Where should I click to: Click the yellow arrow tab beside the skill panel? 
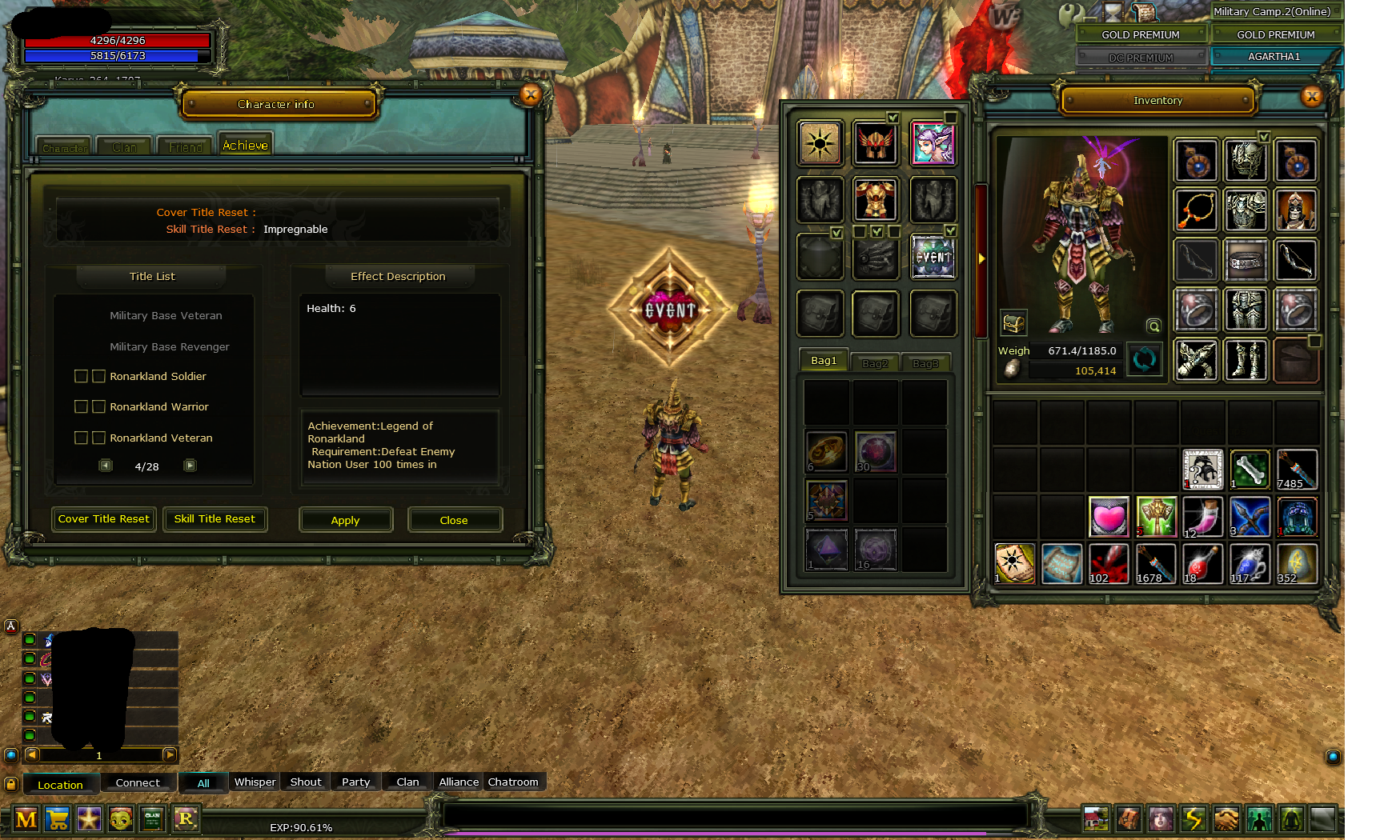pyautogui.click(x=981, y=258)
